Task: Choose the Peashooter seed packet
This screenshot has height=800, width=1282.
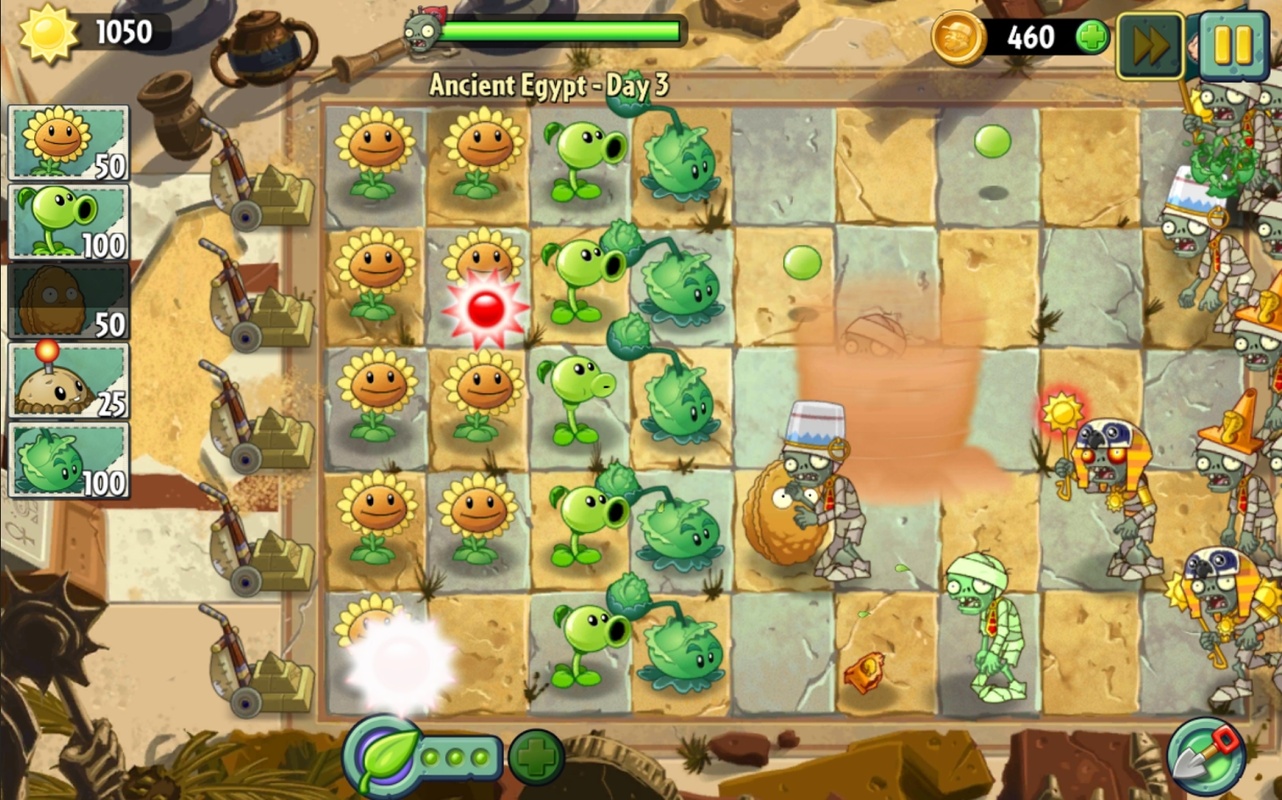Action: point(68,221)
